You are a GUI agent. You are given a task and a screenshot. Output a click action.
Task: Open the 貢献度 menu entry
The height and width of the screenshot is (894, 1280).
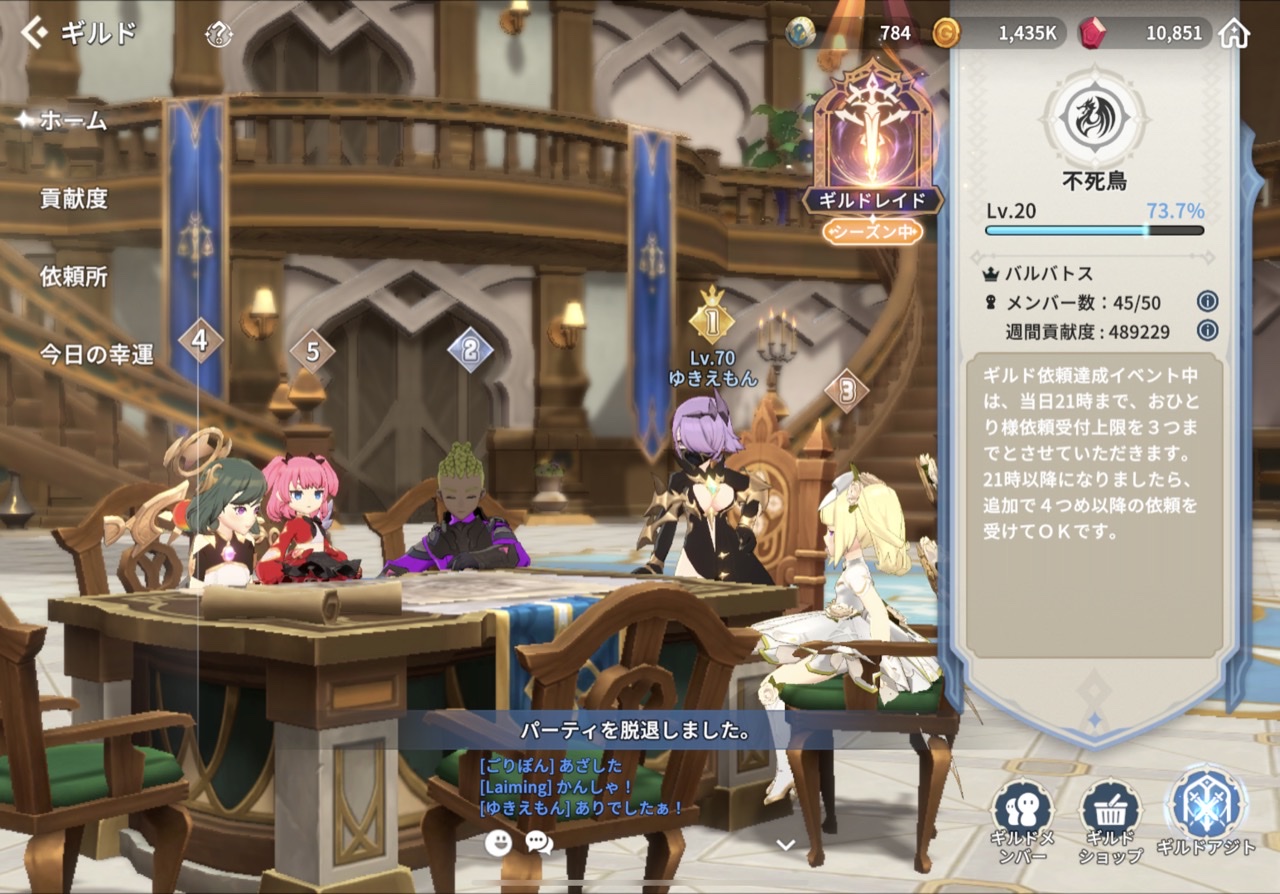pyautogui.click(x=73, y=199)
